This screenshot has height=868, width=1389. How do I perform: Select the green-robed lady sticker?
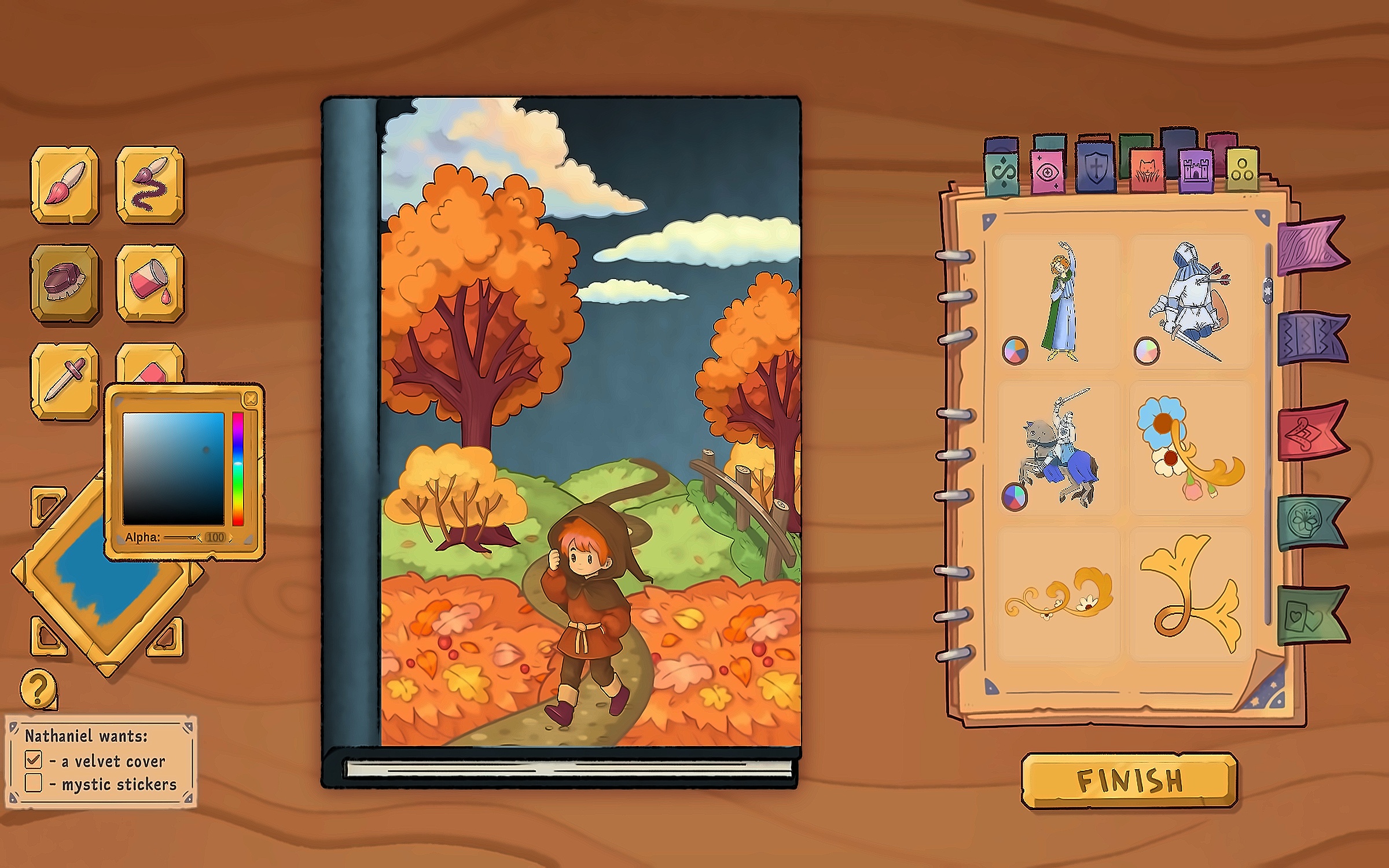(1060, 301)
